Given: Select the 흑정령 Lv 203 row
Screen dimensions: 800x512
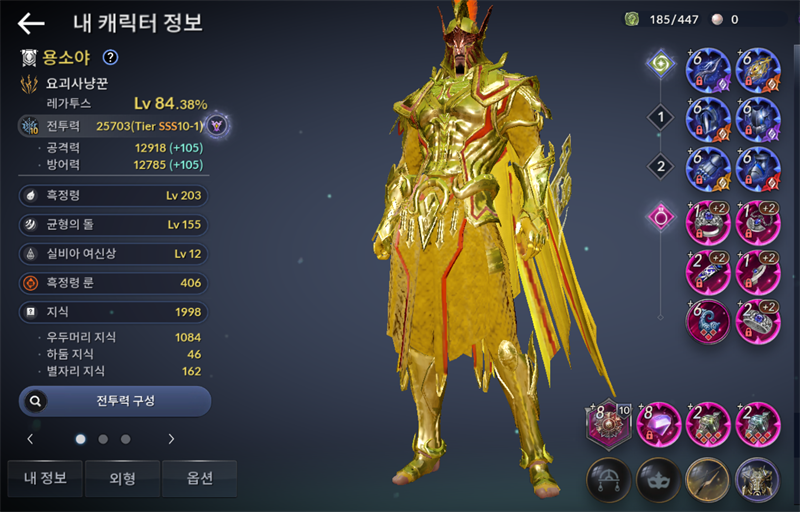Looking at the screenshot, I should 114,196.
